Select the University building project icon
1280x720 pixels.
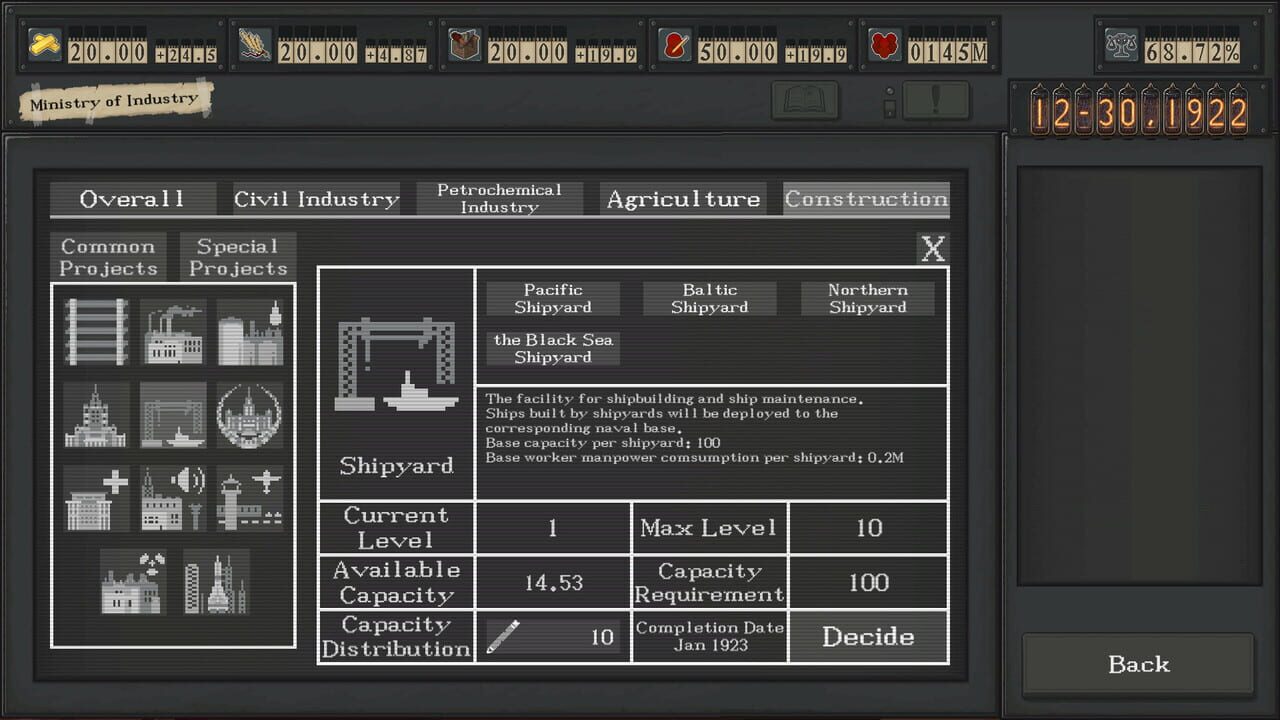(x=95, y=415)
